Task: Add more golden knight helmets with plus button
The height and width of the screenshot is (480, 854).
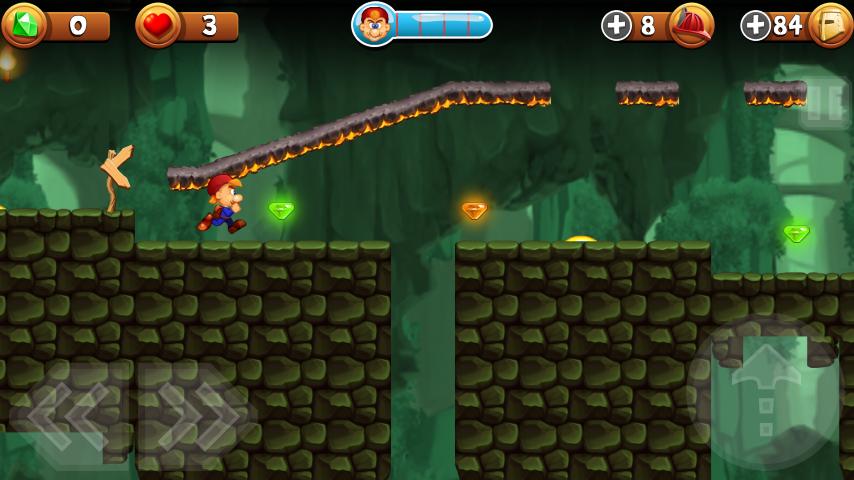Action: click(755, 26)
